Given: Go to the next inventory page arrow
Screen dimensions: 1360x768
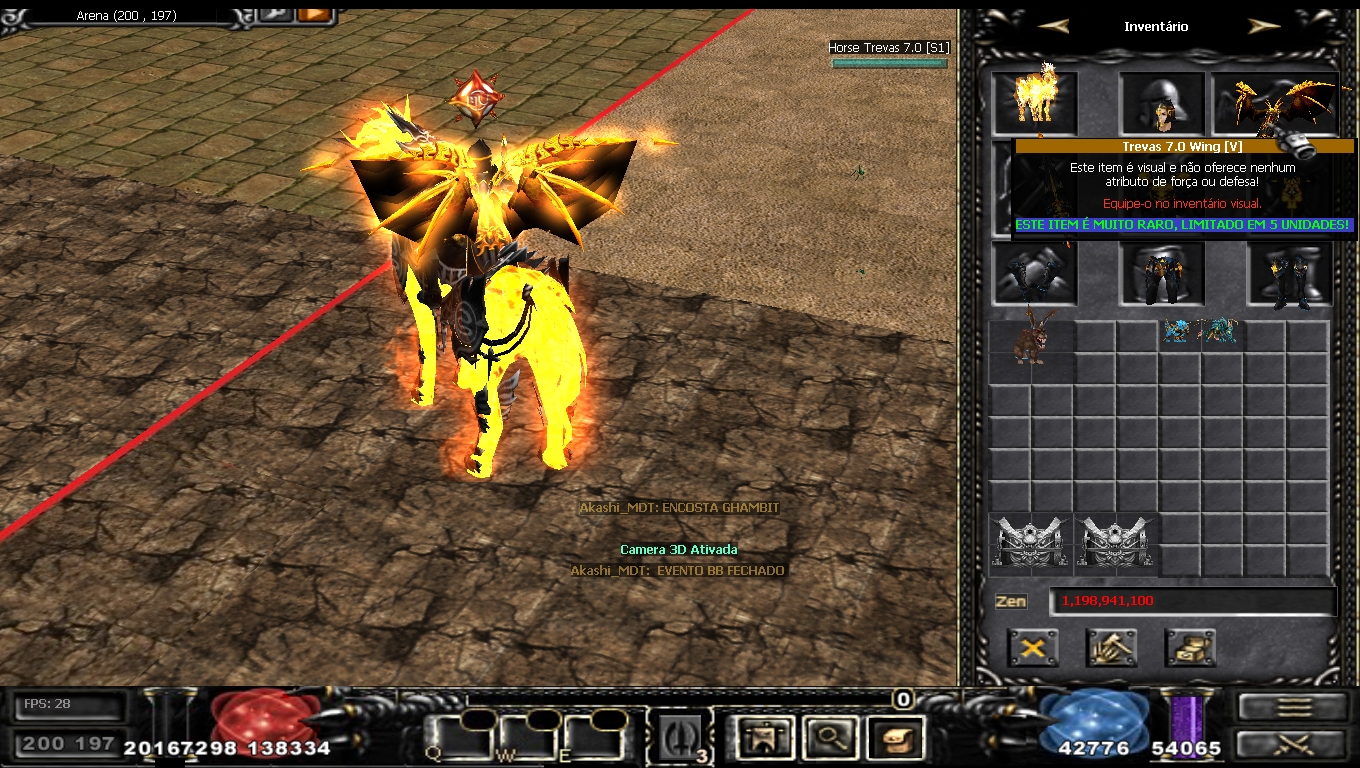Looking at the screenshot, I should 1264,27.
